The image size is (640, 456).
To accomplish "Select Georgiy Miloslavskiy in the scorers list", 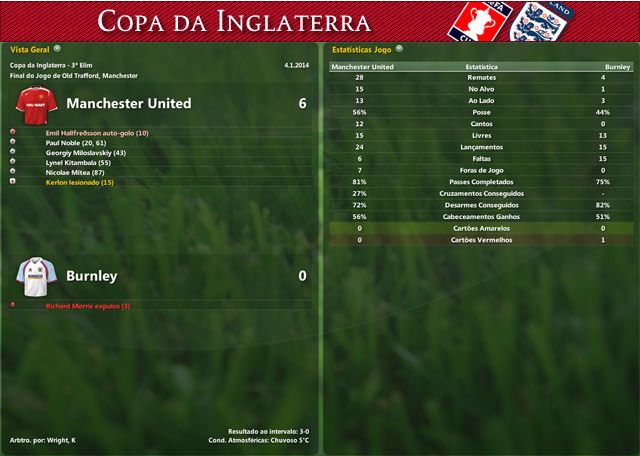I will pos(86,153).
